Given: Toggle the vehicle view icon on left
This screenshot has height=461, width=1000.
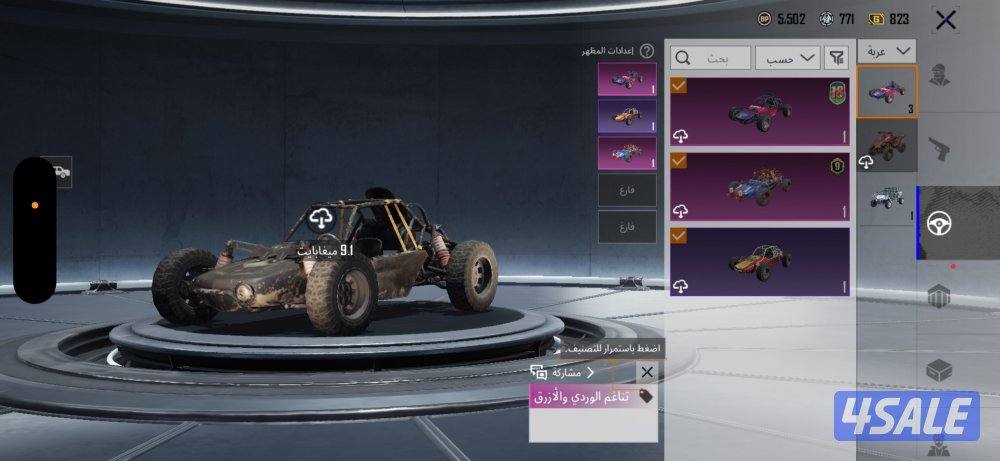Looking at the screenshot, I should (x=59, y=172).
